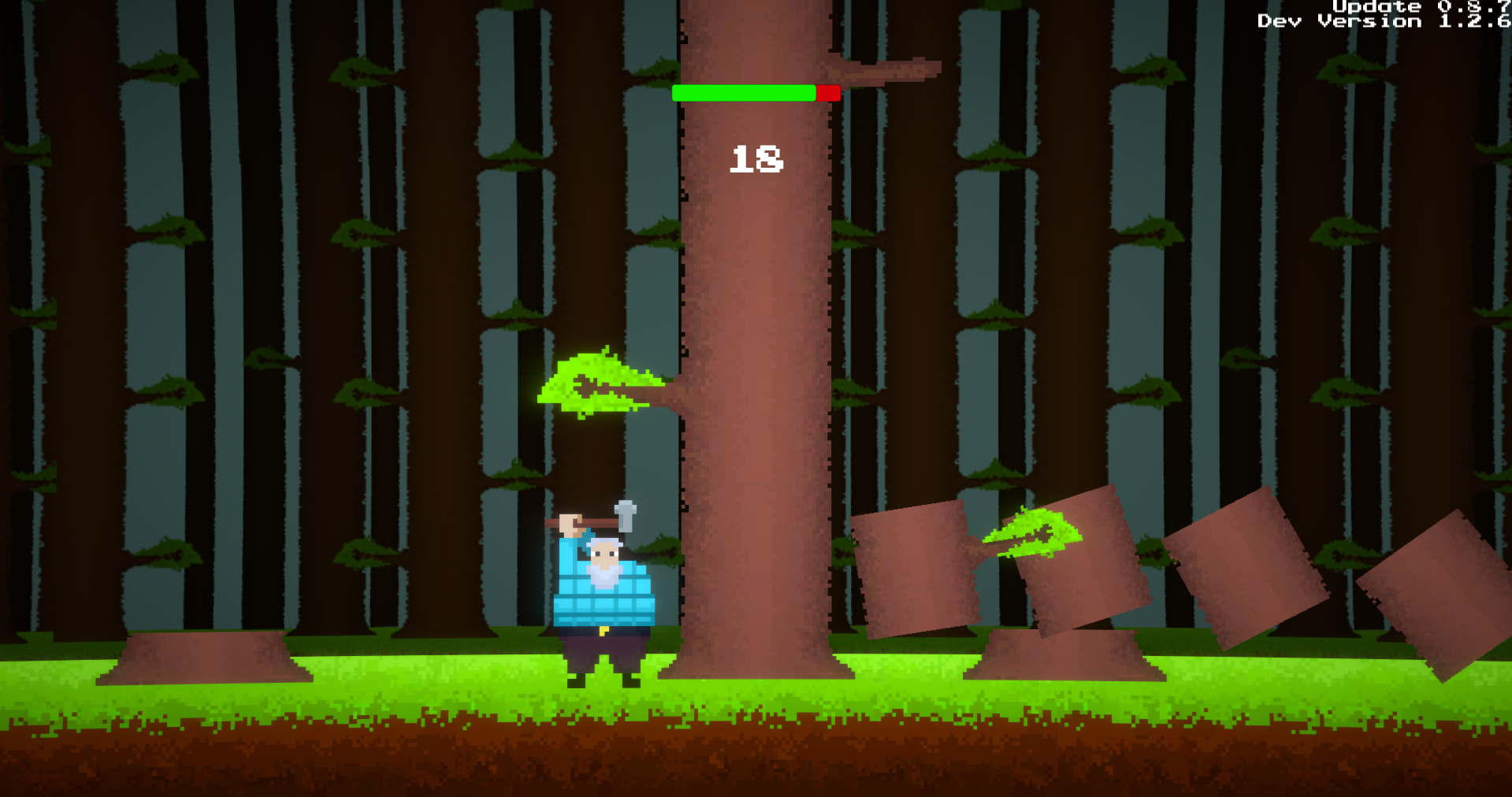Click the number 18 on the tree trunk
This screenshot has height=797, width=1512.
(x=757, y=158)
